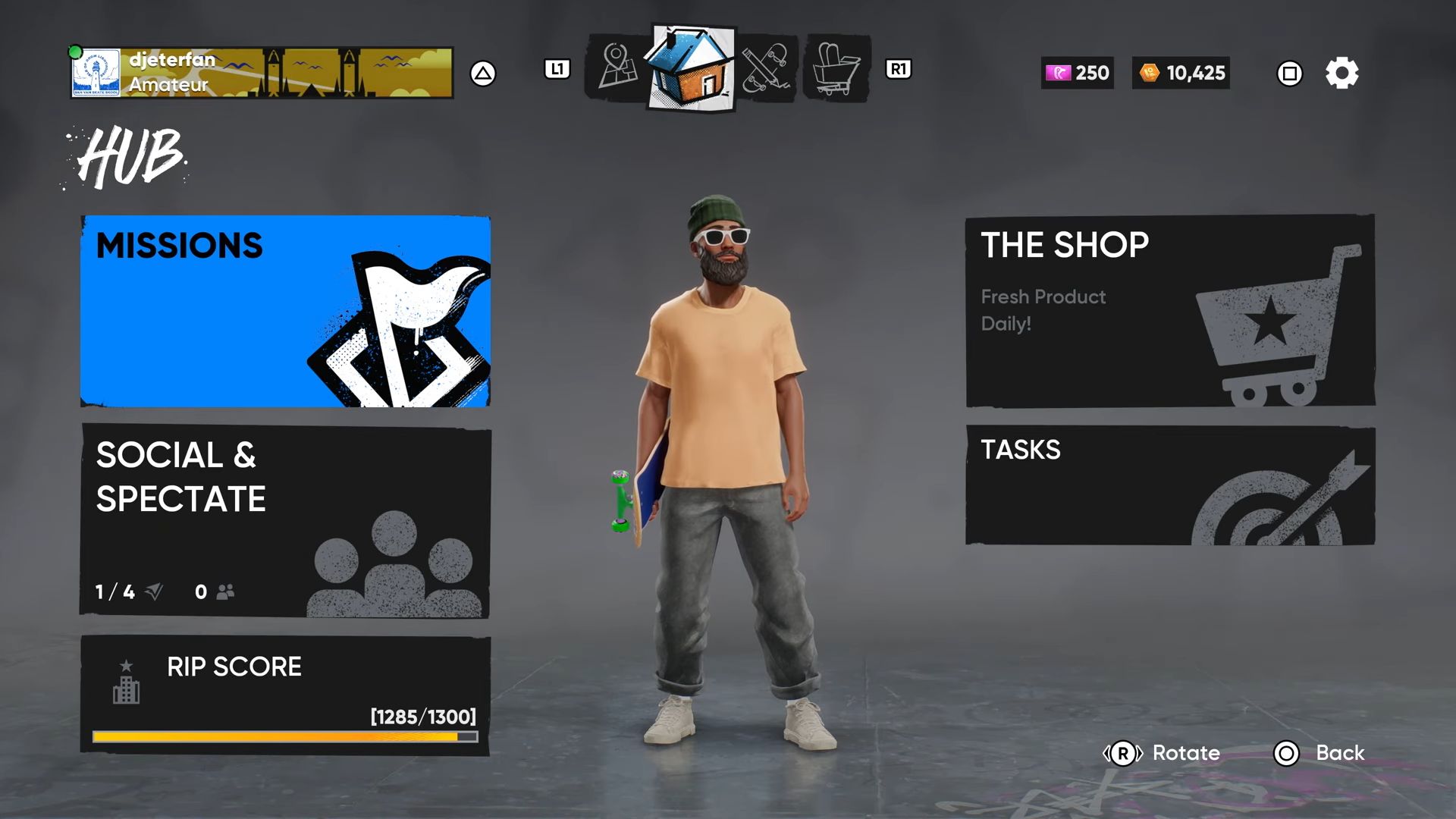Click the pink currency balance of 250
This screenshot has height=819, width=1456.
(1077, 73)
